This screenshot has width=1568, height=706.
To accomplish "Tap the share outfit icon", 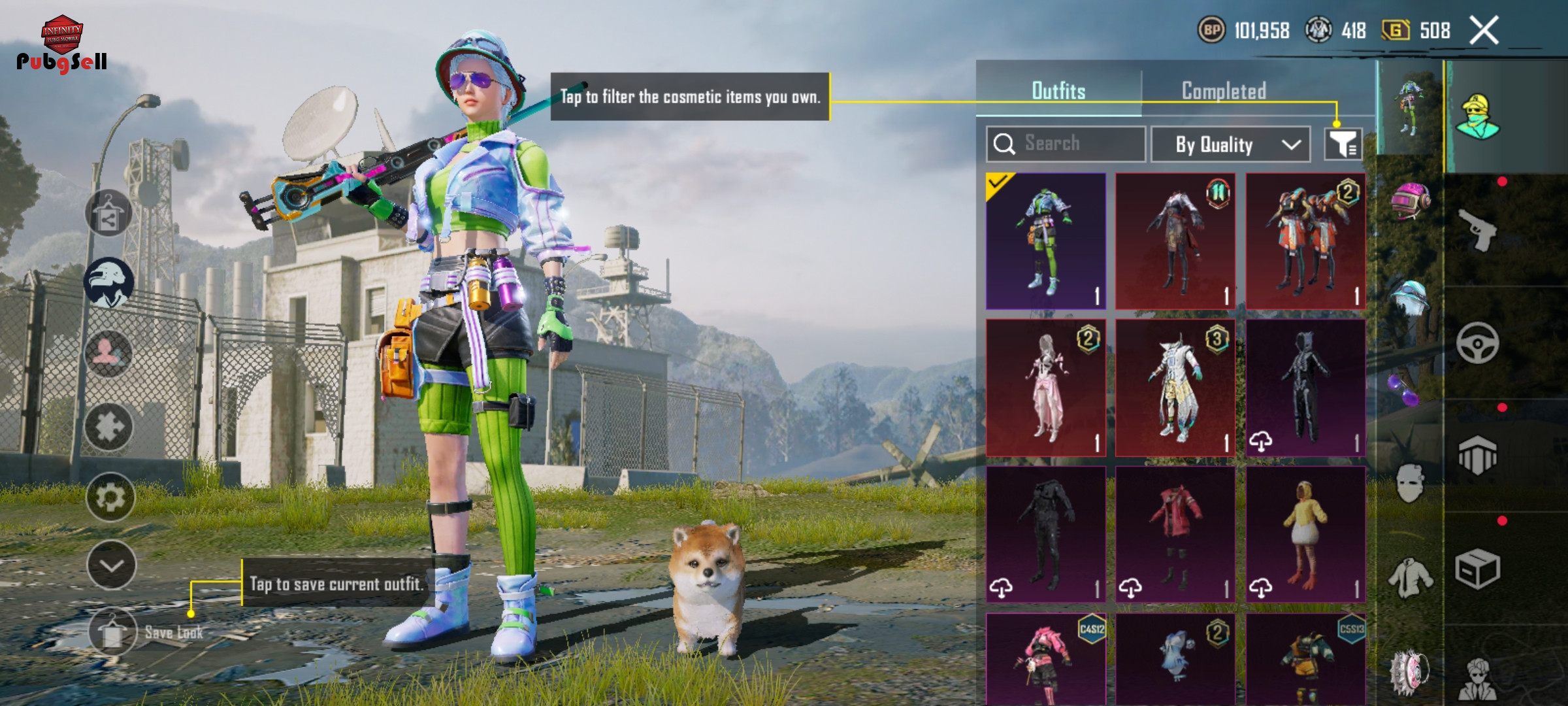I will pyautogui.click(x=108, y=214).
